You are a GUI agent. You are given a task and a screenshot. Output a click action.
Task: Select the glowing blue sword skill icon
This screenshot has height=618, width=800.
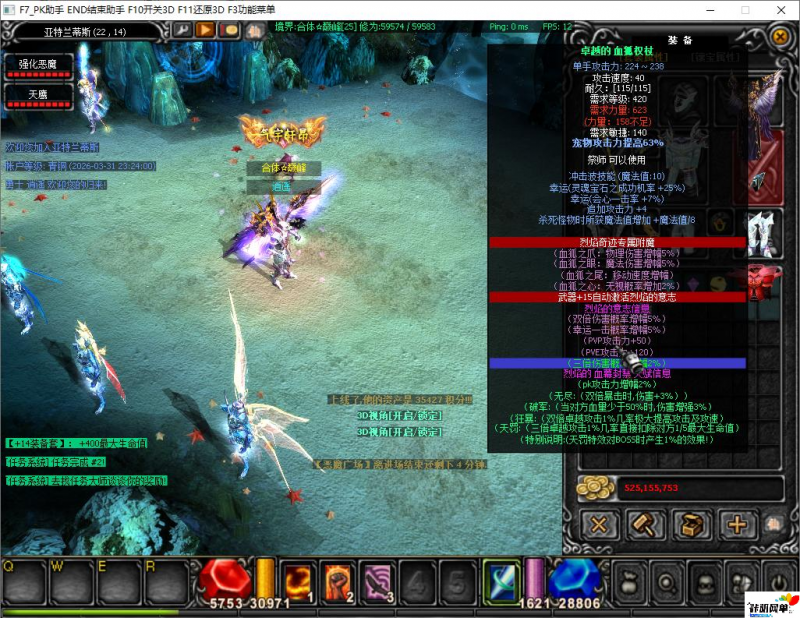pyautogui.click(x=499, y=579)
